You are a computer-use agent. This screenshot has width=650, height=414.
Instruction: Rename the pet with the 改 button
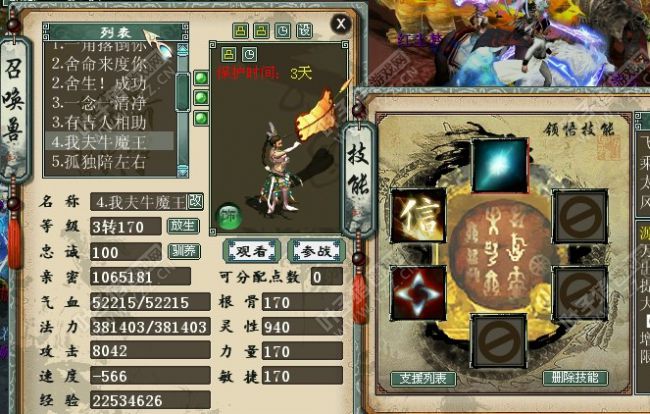194,201
